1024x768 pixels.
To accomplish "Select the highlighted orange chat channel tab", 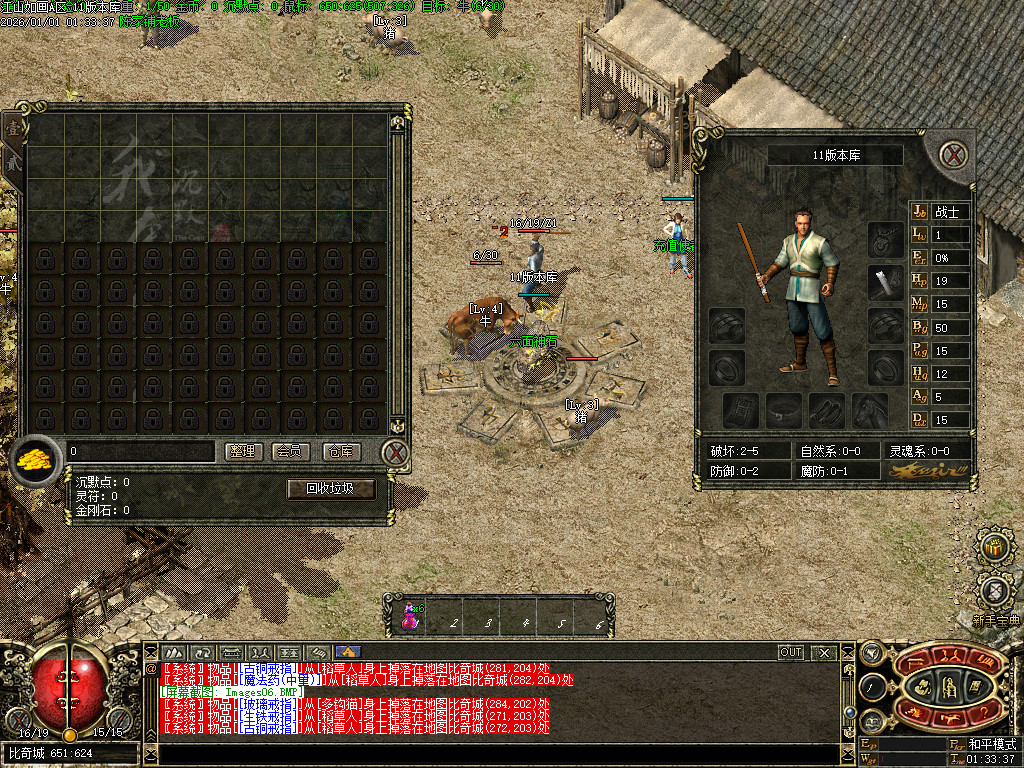I will [x=348, y=652].
